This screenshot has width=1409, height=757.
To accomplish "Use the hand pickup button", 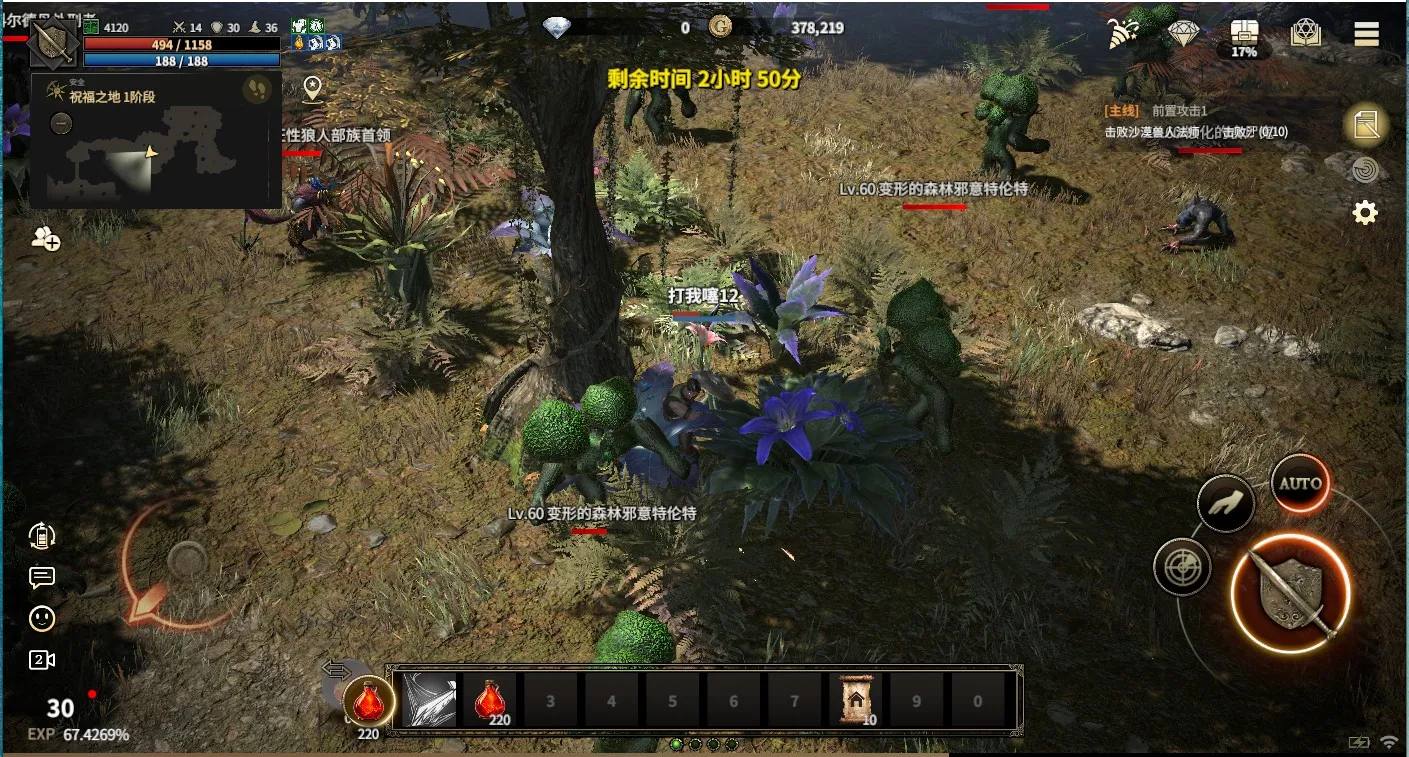I will point(1226,505).
